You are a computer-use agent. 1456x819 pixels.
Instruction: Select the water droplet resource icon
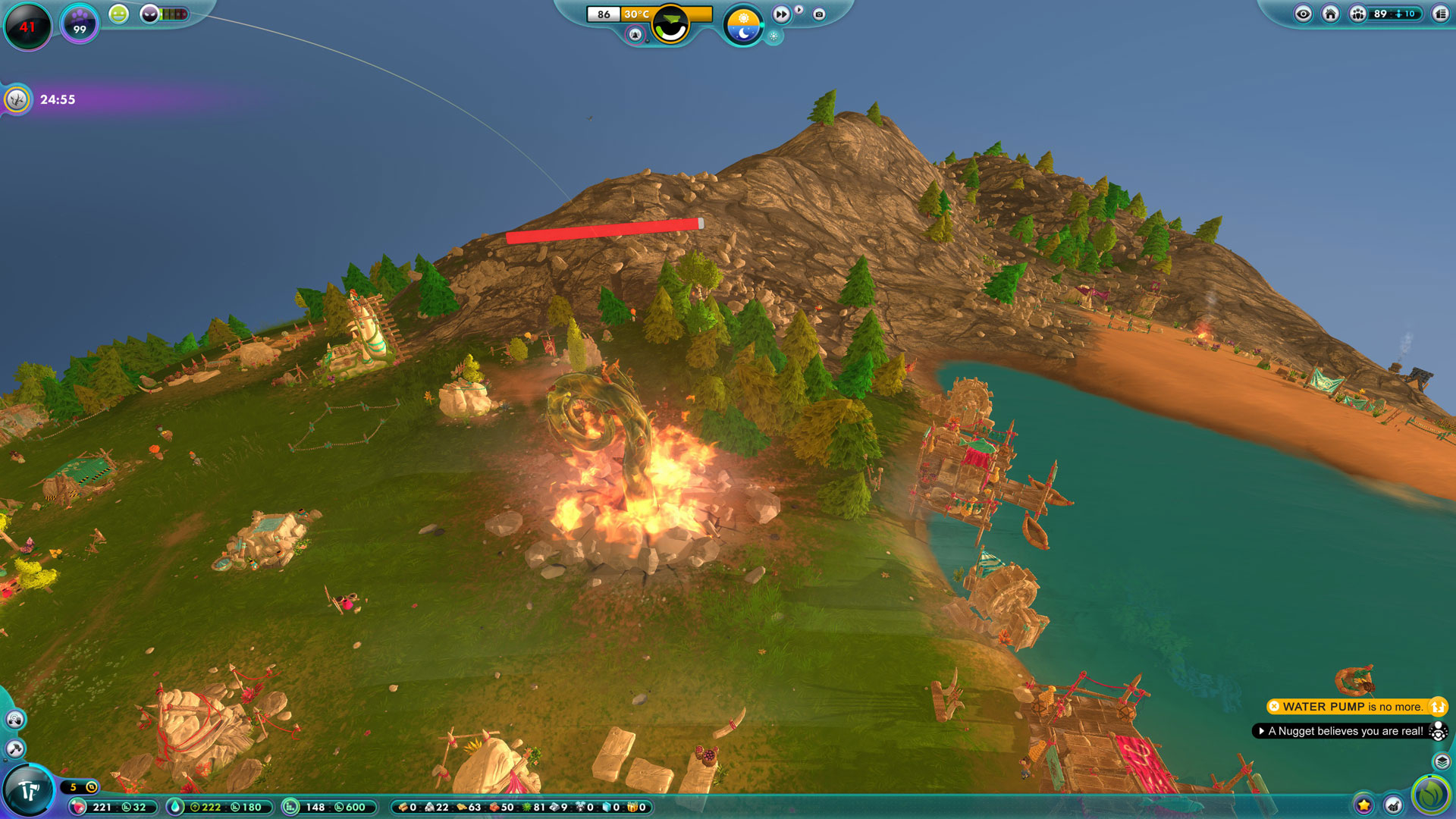click(175, 807)
